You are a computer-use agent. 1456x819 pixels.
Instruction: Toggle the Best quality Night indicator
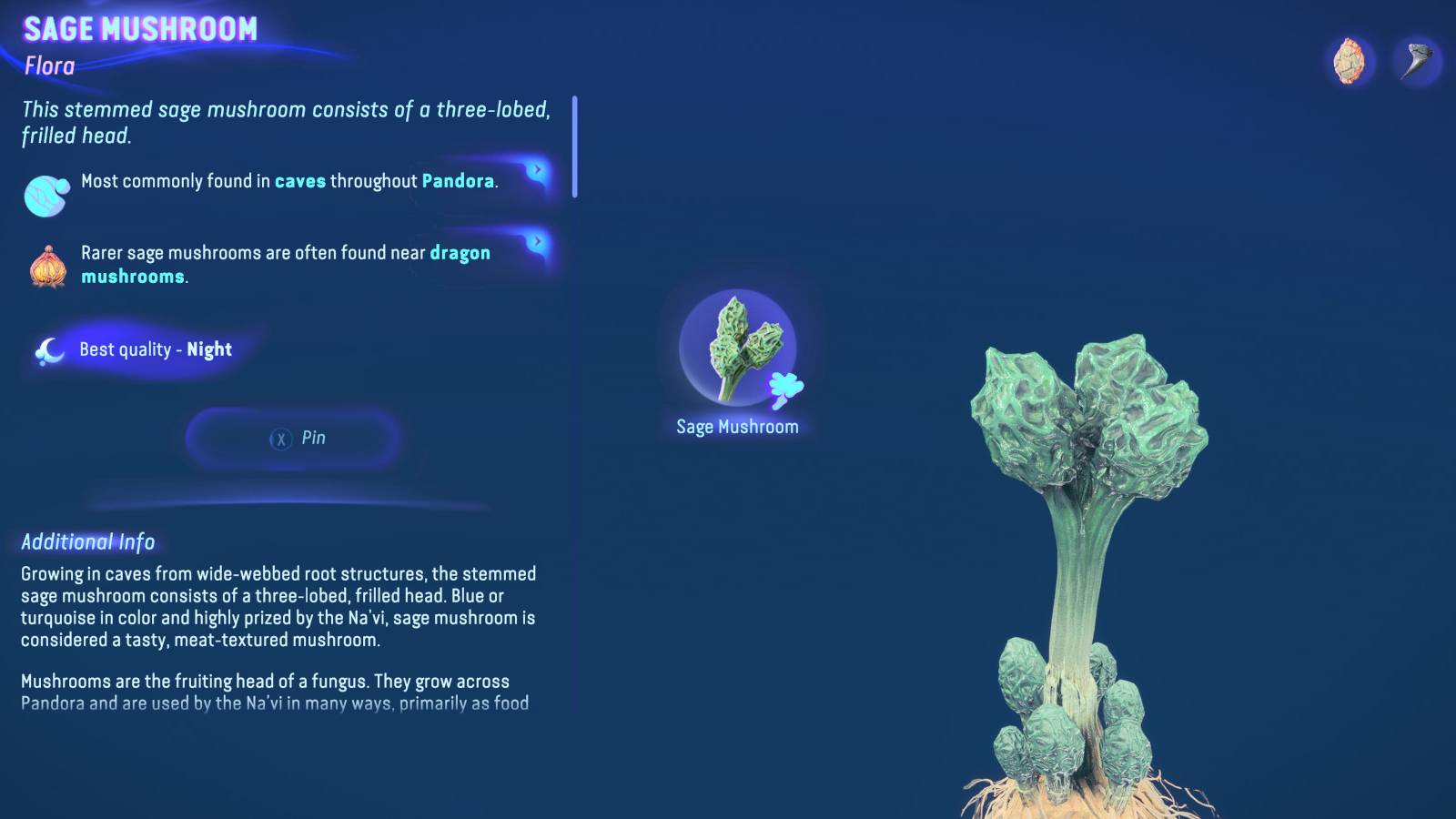pyautogui.click(x=153, y=349)
